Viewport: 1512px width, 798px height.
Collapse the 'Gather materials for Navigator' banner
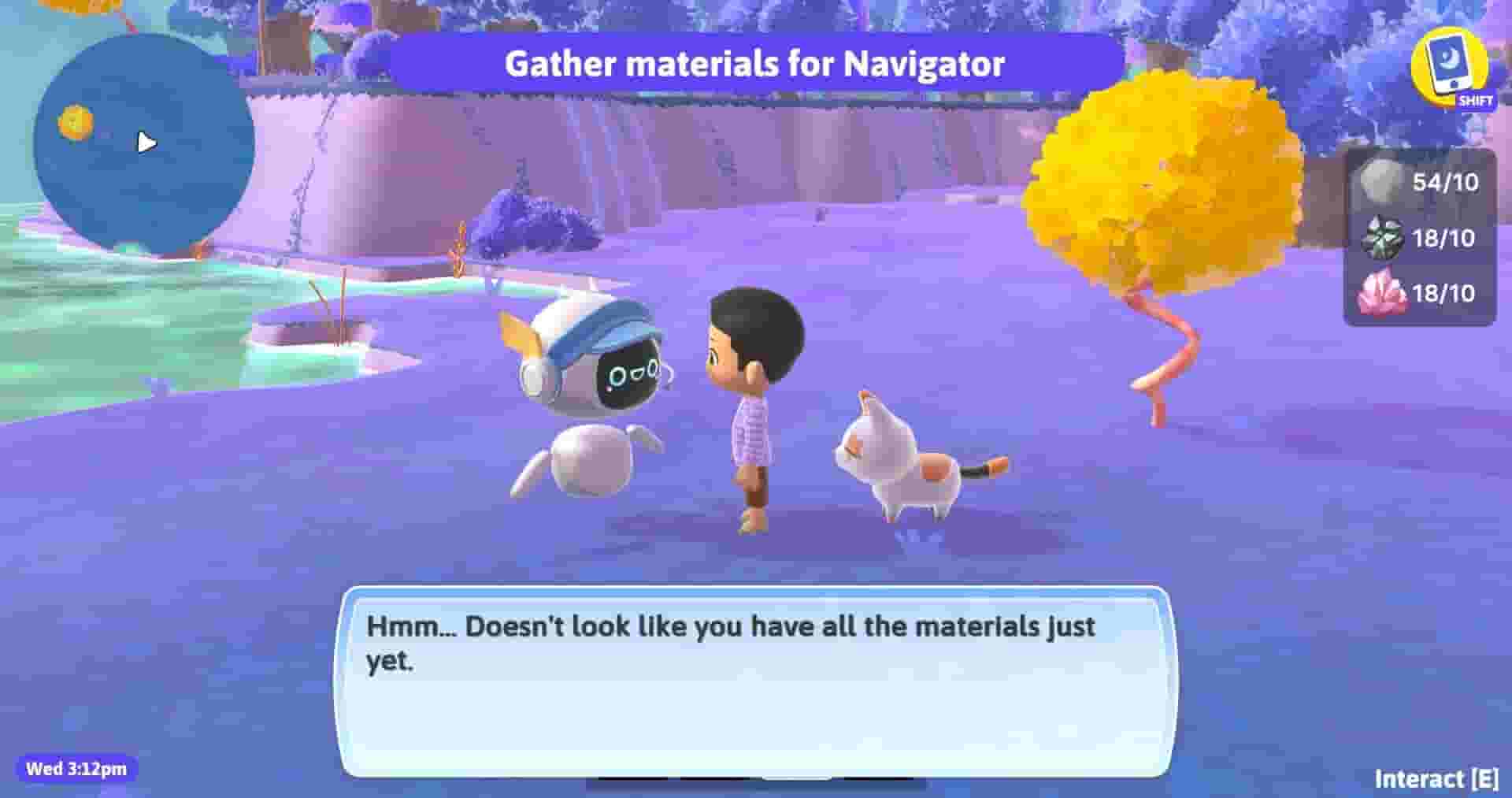756,66
